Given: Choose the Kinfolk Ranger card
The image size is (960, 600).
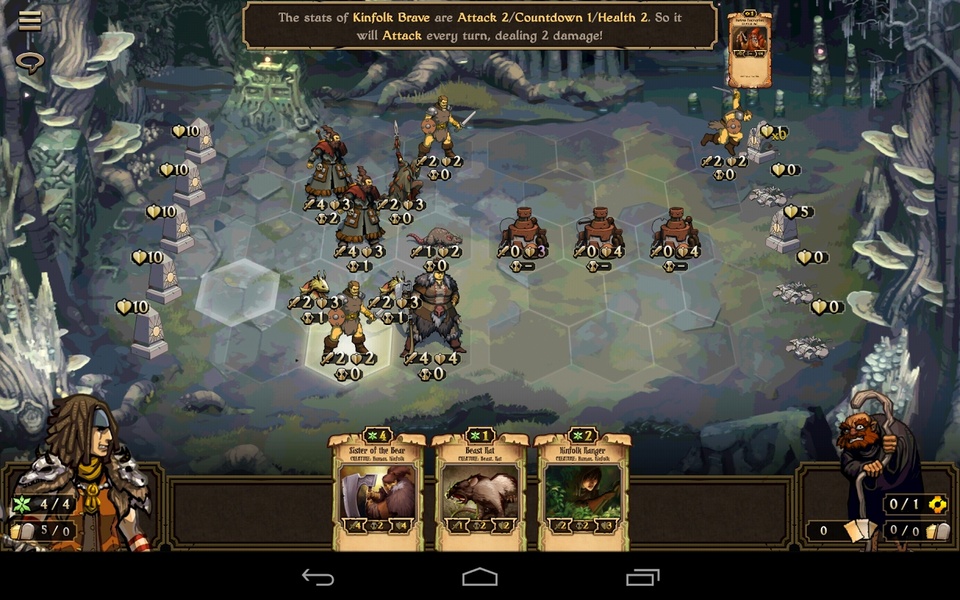Looking at the screenshot, I should [x=582, y=492].
